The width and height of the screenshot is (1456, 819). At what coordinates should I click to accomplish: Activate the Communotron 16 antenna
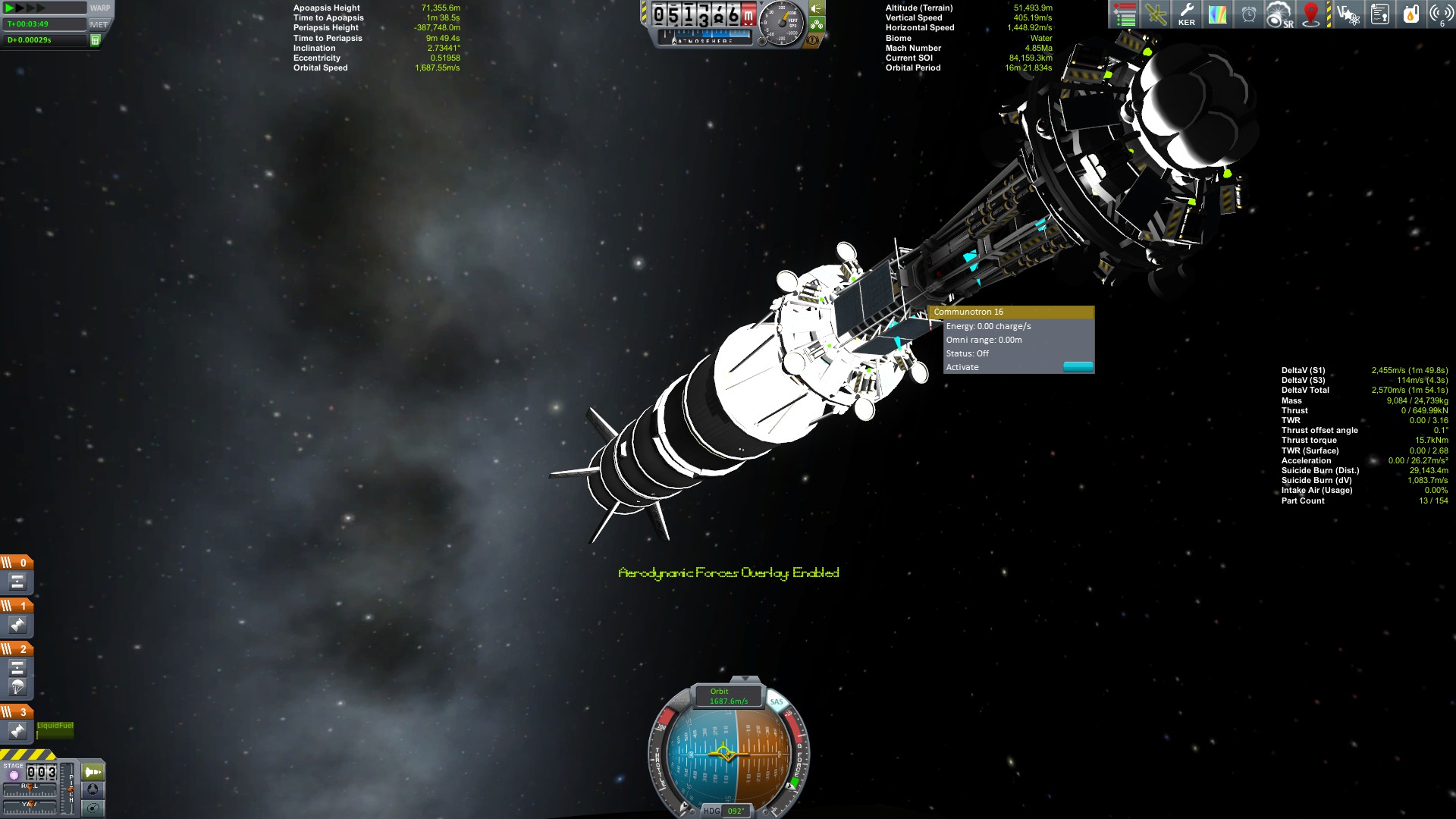(1077, 367)
